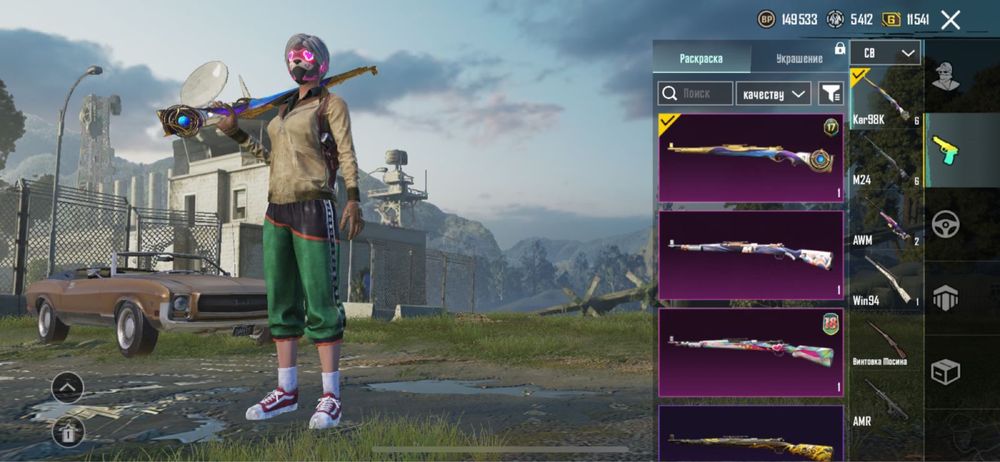This screenshot has width=1000, height=462.
Task: Choose the white and navy Kar98K skin
Action: tap(750, 255)
